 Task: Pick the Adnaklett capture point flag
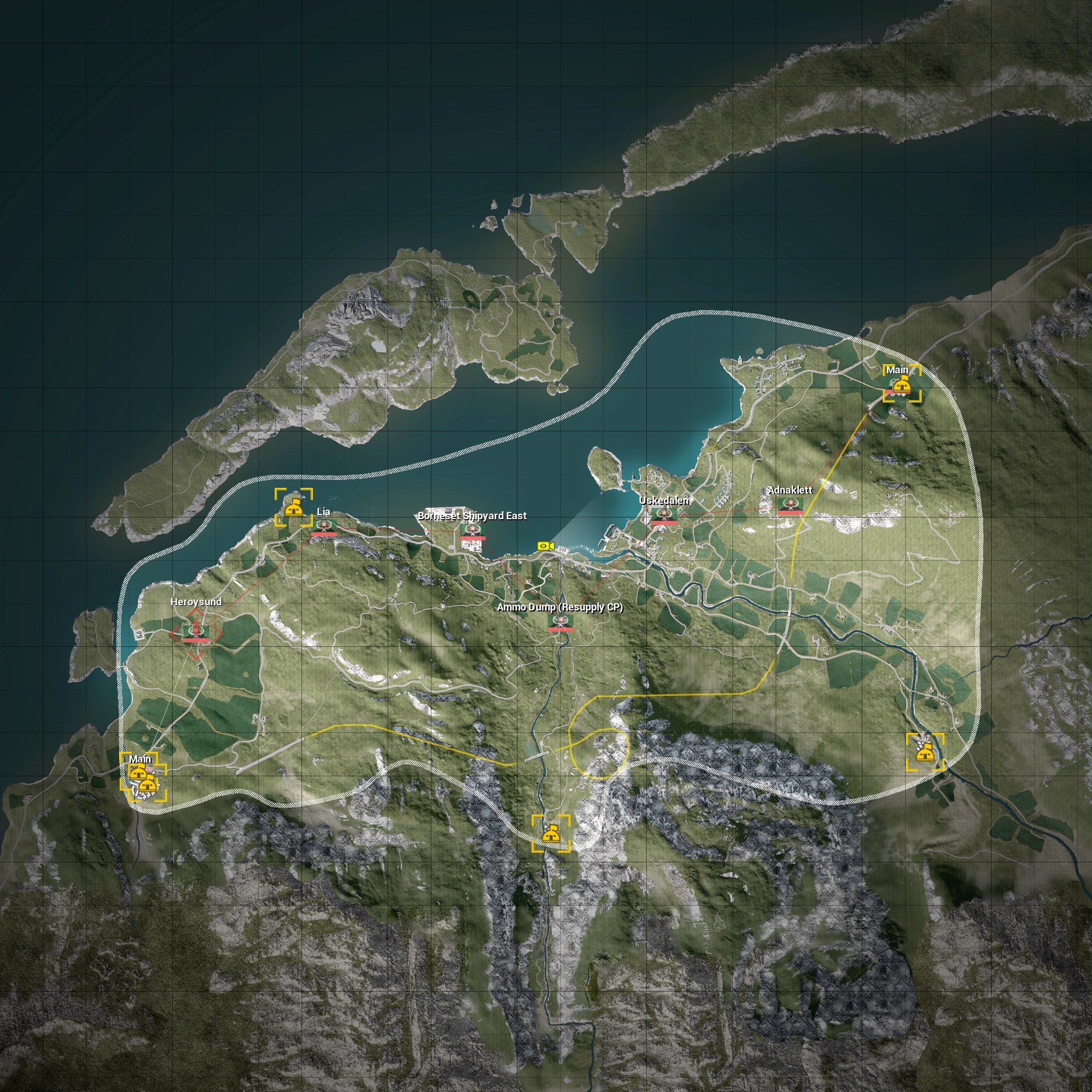[x=790, y=505]
